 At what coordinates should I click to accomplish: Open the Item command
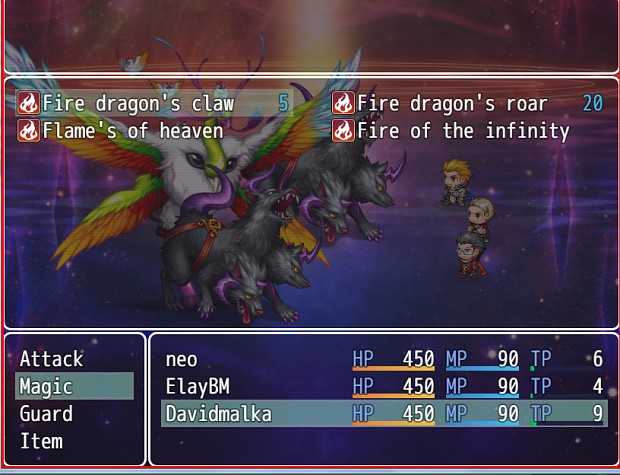(42, 441)
